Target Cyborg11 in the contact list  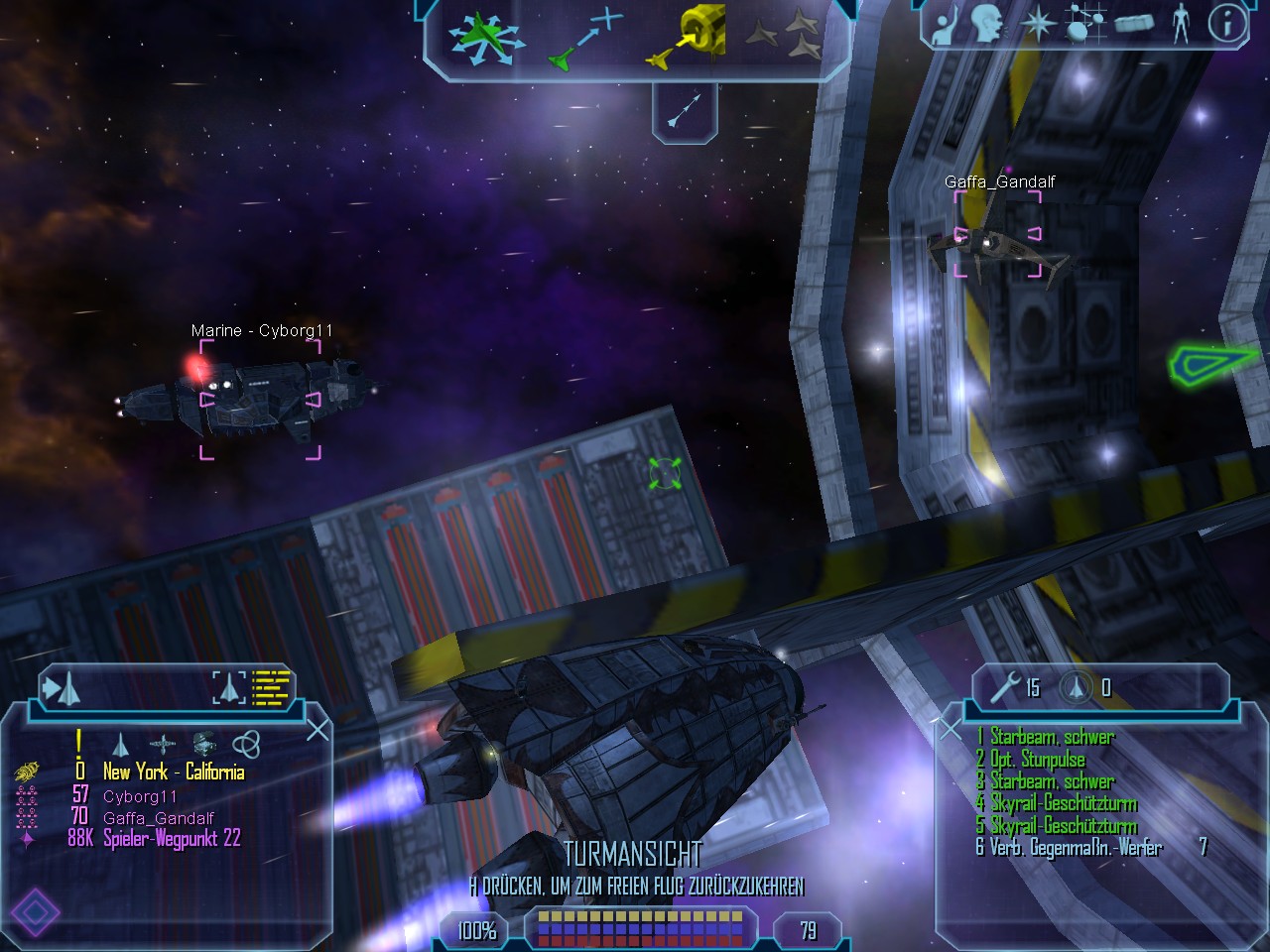[140, 796]
